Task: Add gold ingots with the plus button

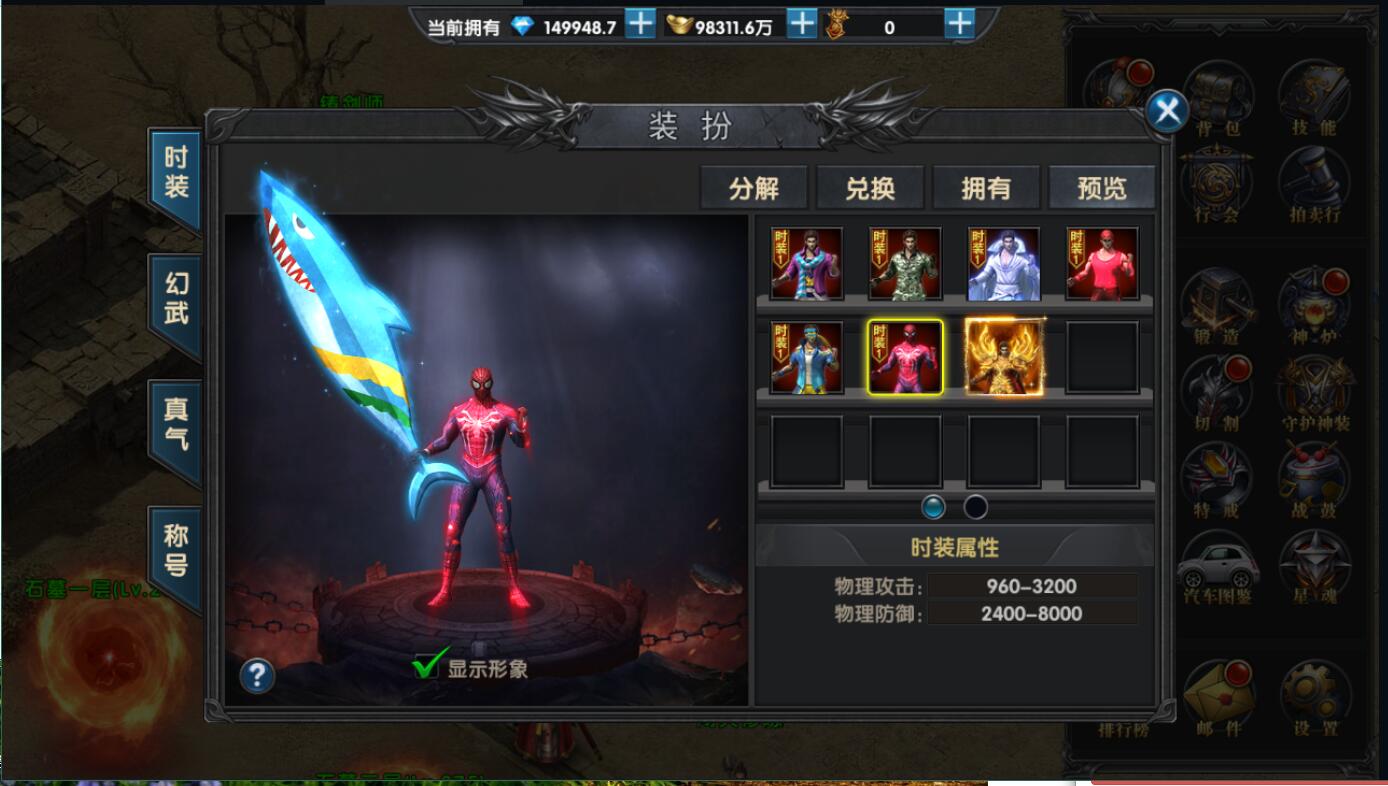Action: (801, 24)
